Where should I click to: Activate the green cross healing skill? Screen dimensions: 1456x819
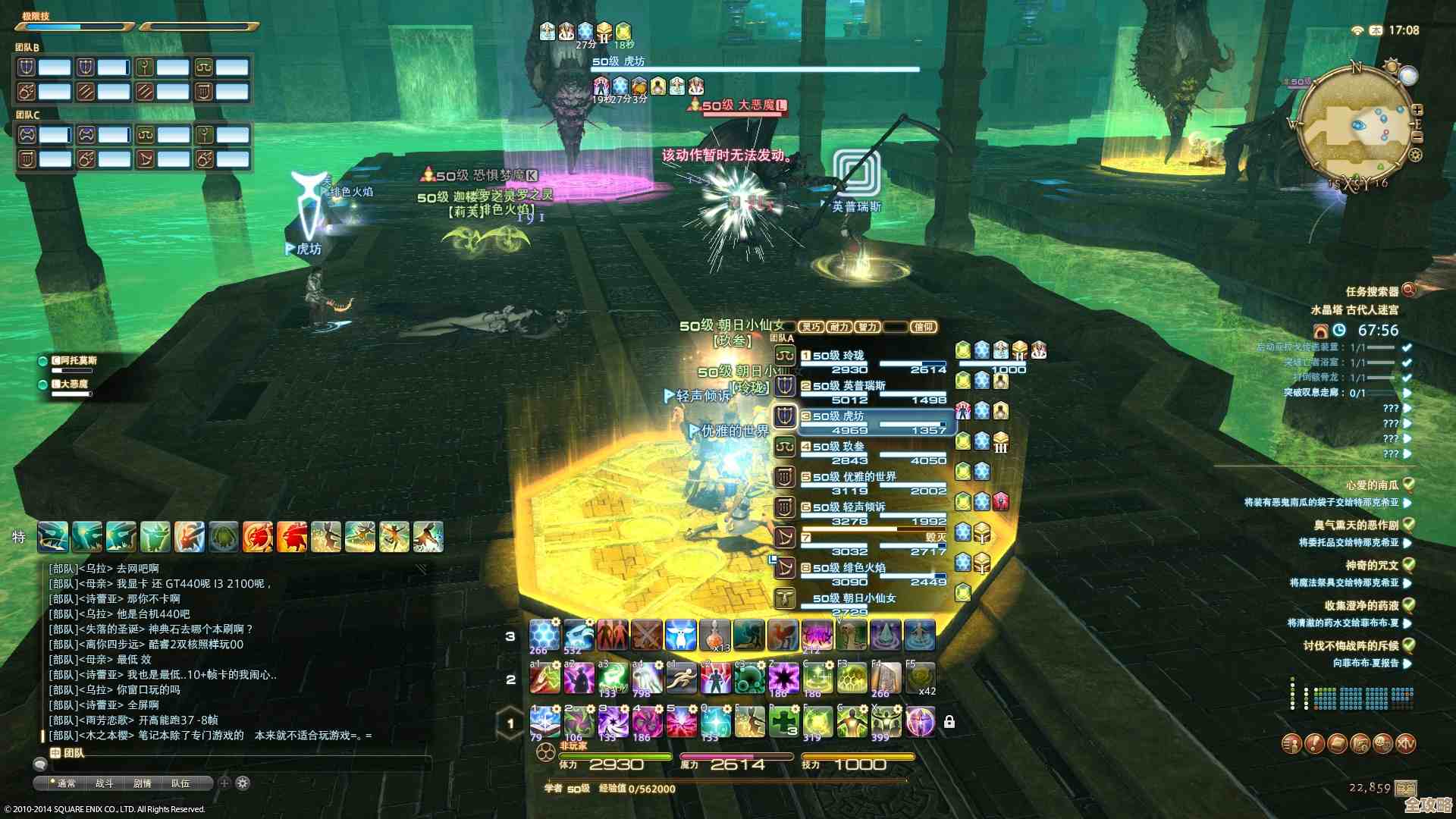[783, 722]
